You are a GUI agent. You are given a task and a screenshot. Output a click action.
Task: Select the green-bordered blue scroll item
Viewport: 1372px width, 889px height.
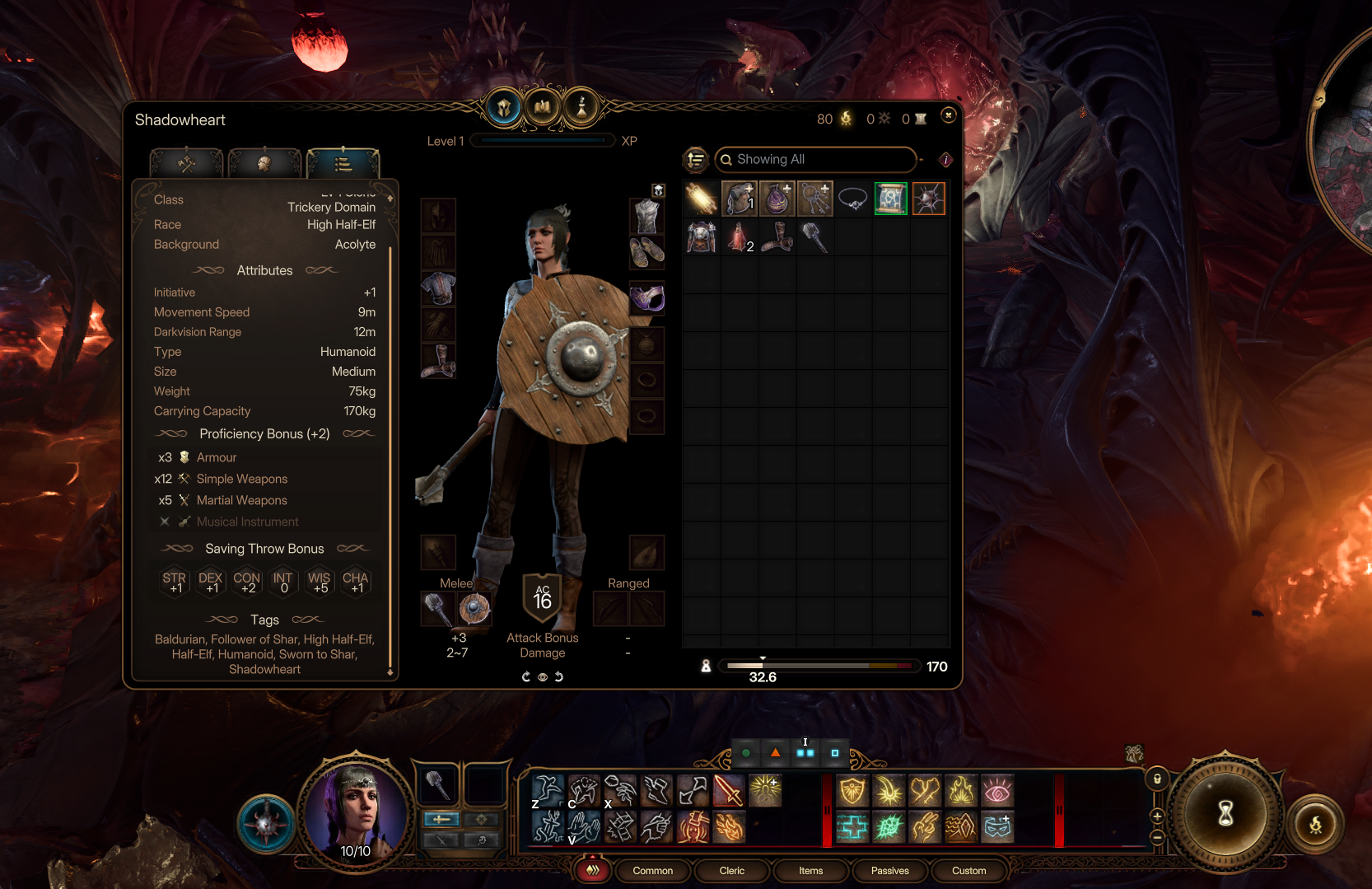(x=890, y=199)
